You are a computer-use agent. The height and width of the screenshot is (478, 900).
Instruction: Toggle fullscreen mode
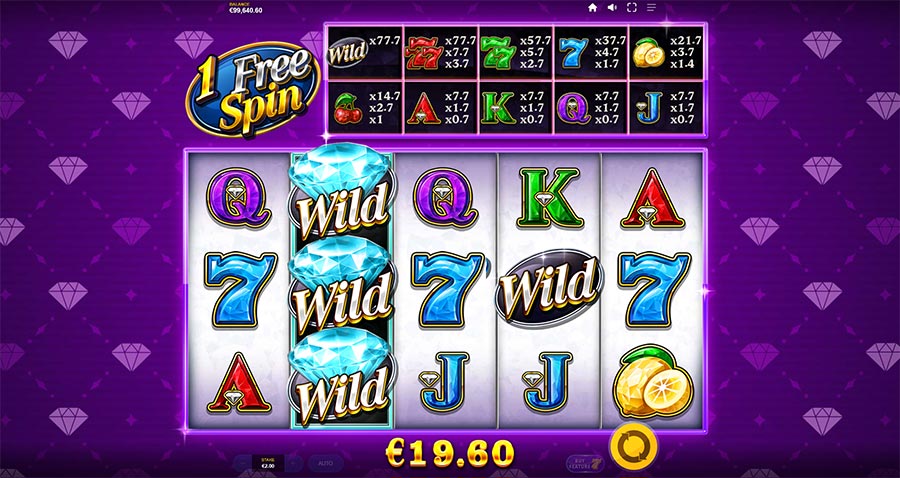click(x=632, y=8)
